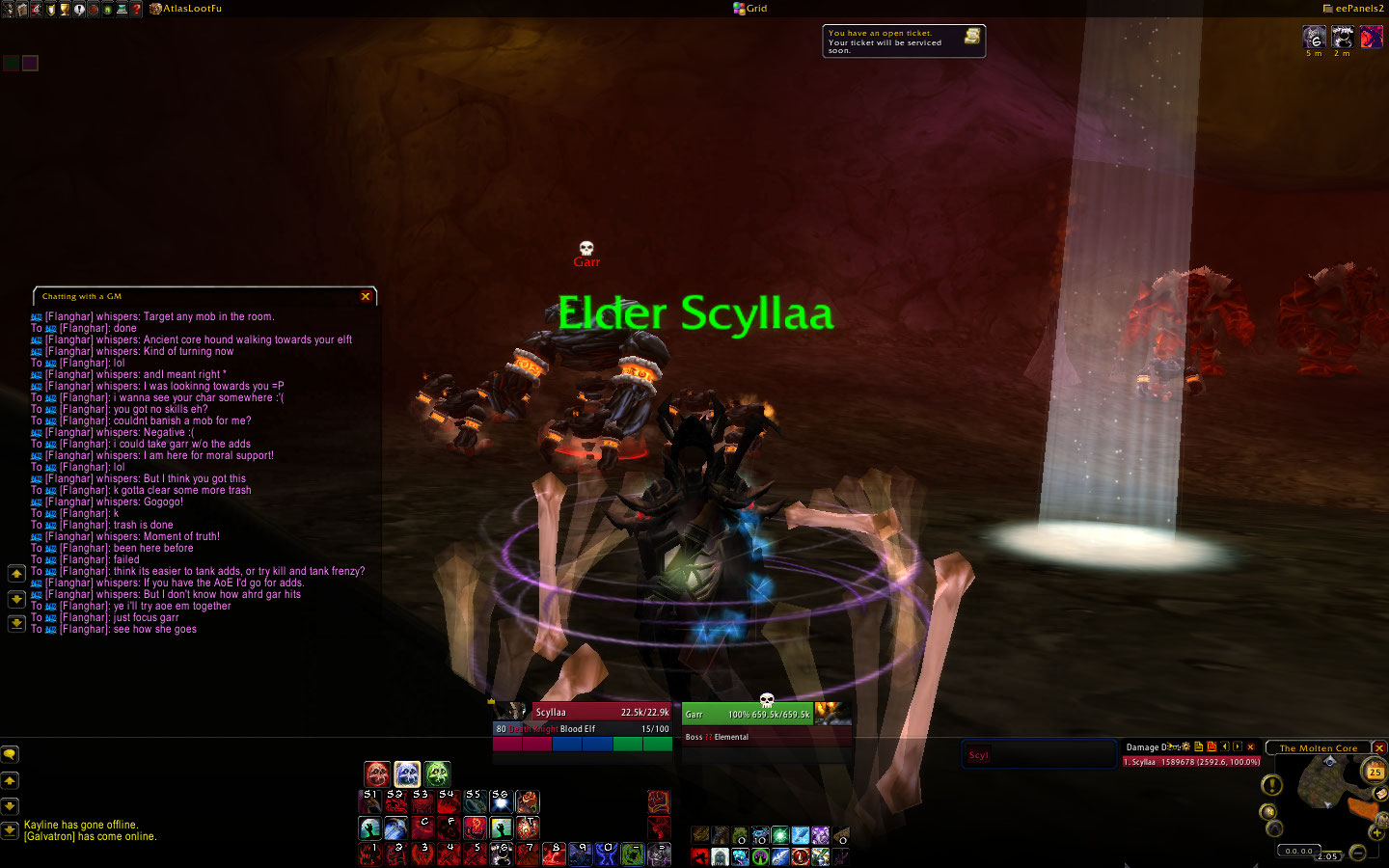Open the red question mark help button

(136, 9)
